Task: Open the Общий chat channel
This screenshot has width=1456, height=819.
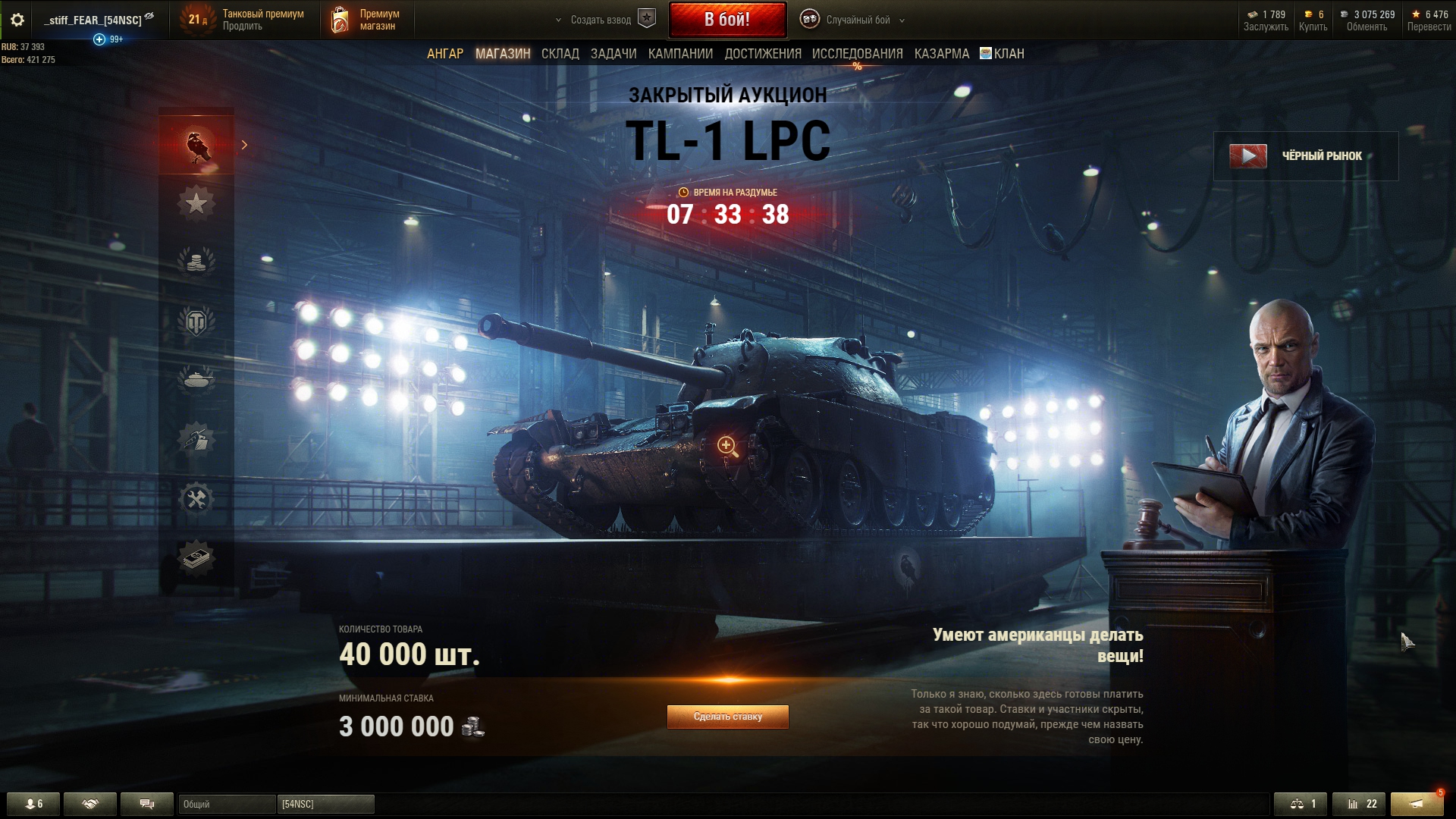Action: (x=227, y=804)
